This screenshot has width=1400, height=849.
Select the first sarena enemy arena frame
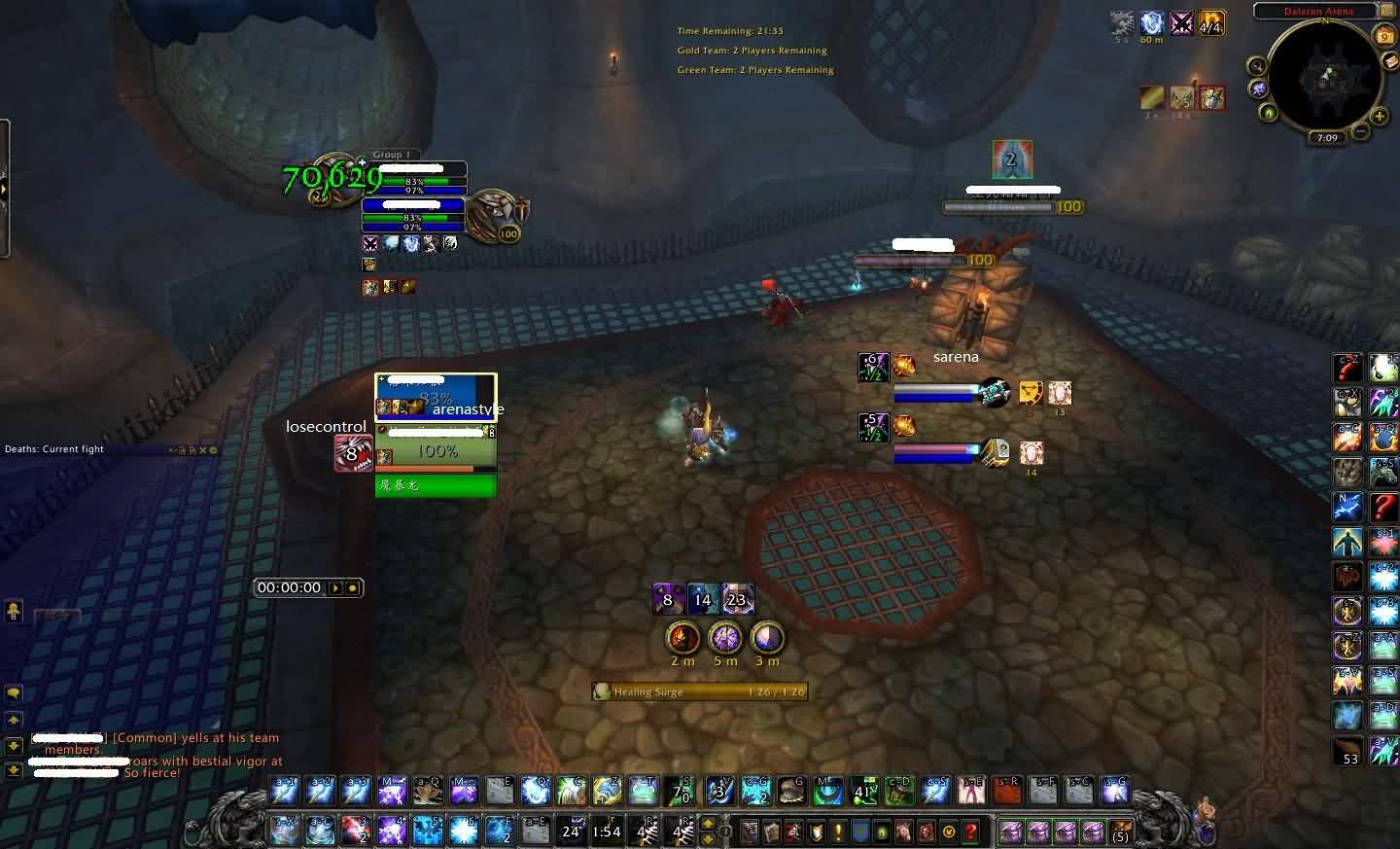tap(935, 393)
